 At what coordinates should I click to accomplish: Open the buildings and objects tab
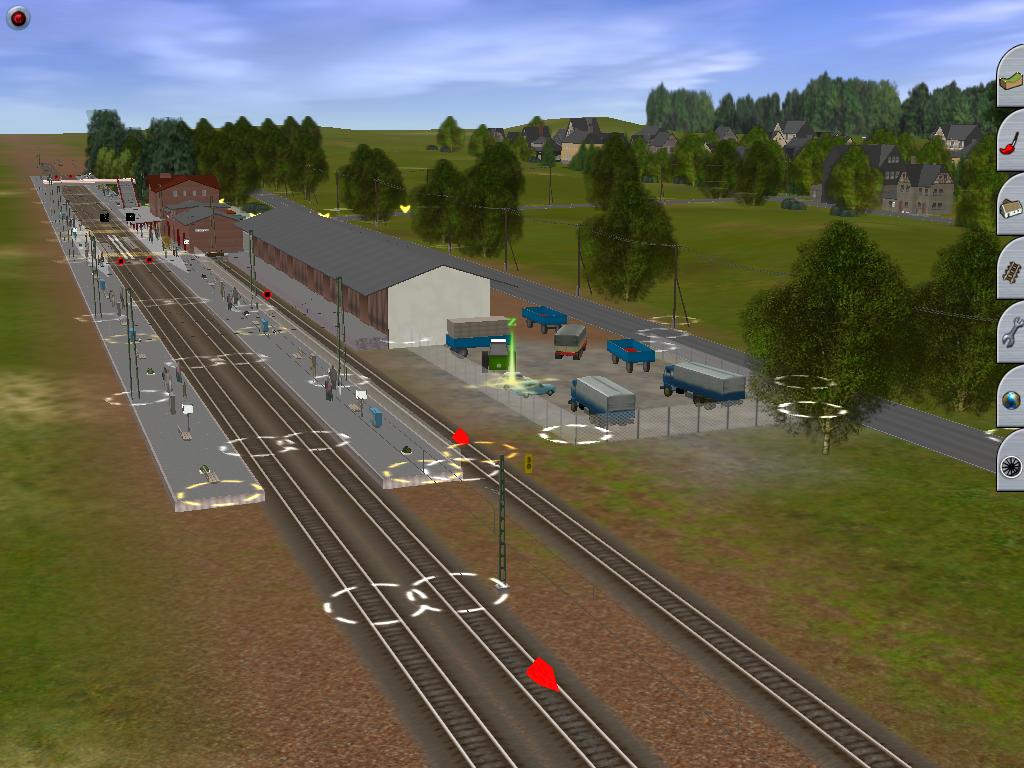1011,205
